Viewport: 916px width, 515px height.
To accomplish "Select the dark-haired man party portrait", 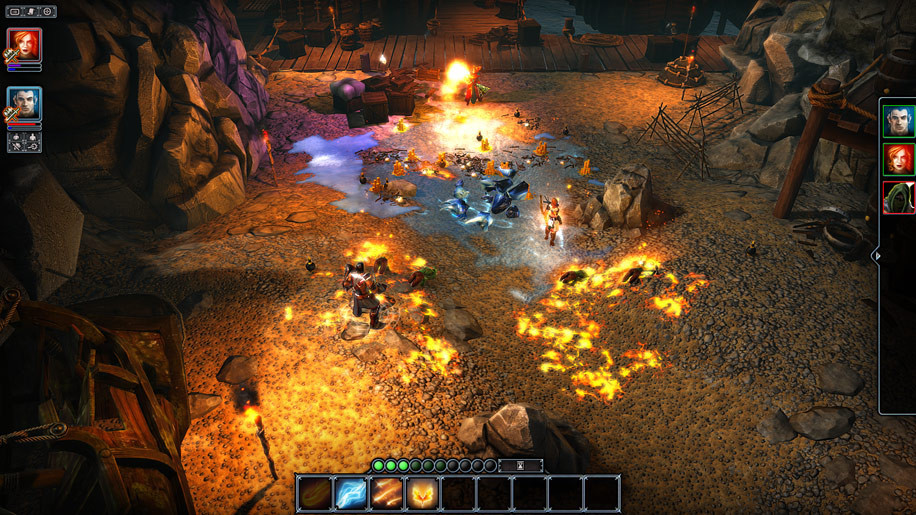I will (24, 103).
